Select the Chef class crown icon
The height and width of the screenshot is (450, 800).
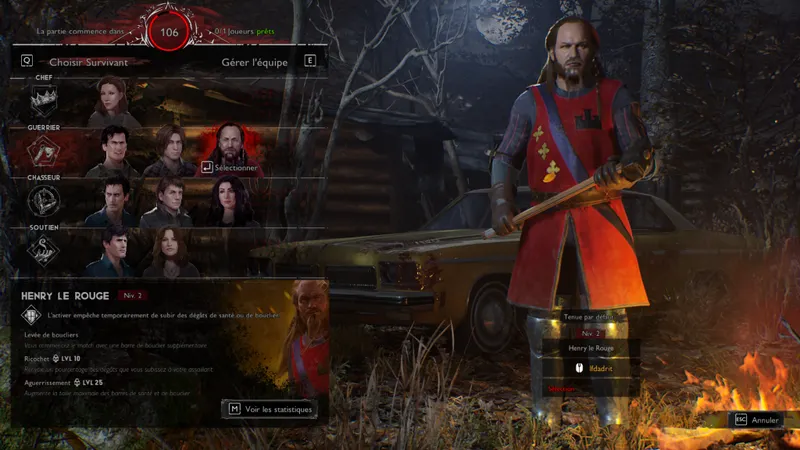coord(43,99)
